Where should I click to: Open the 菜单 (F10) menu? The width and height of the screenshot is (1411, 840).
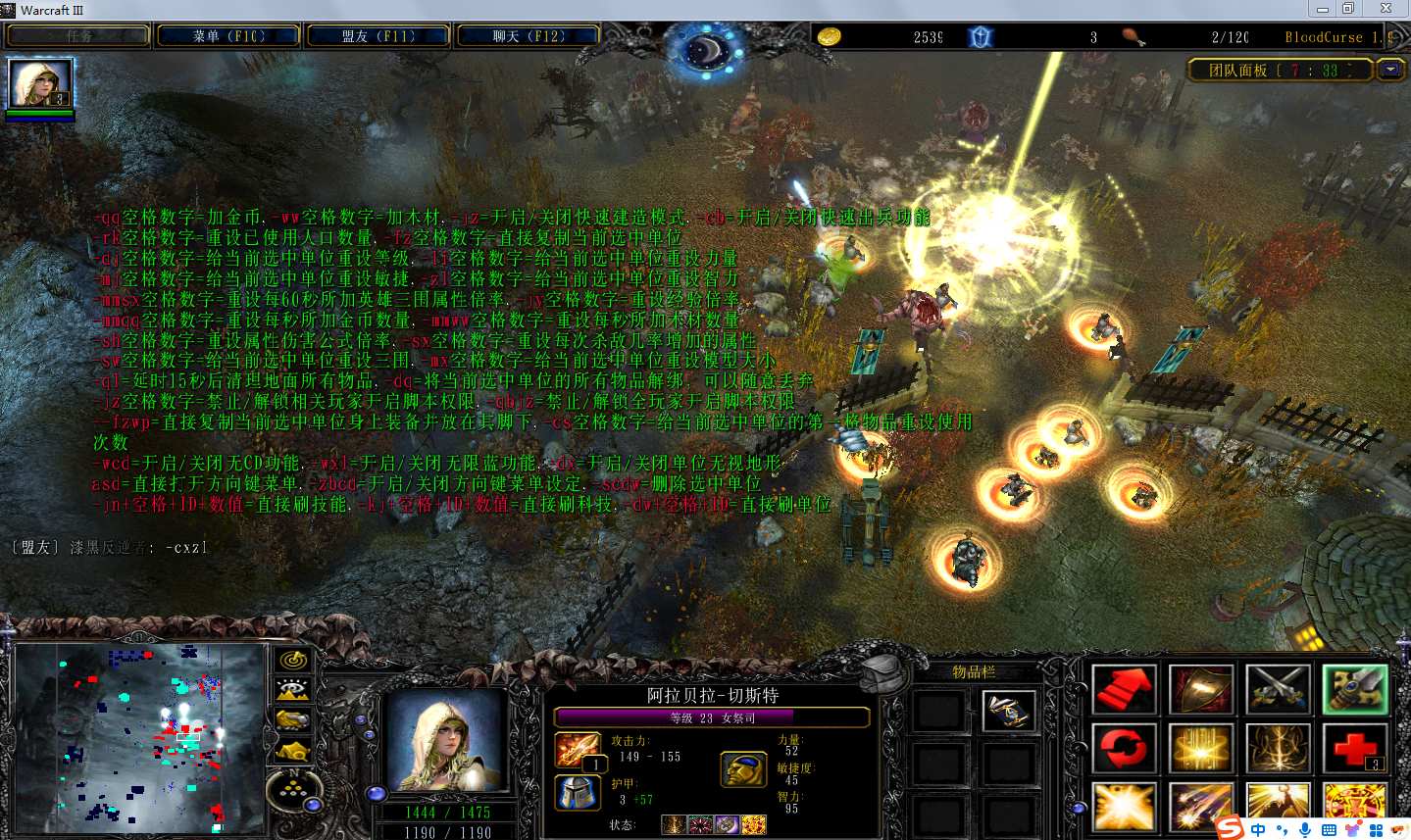point(228,36)
